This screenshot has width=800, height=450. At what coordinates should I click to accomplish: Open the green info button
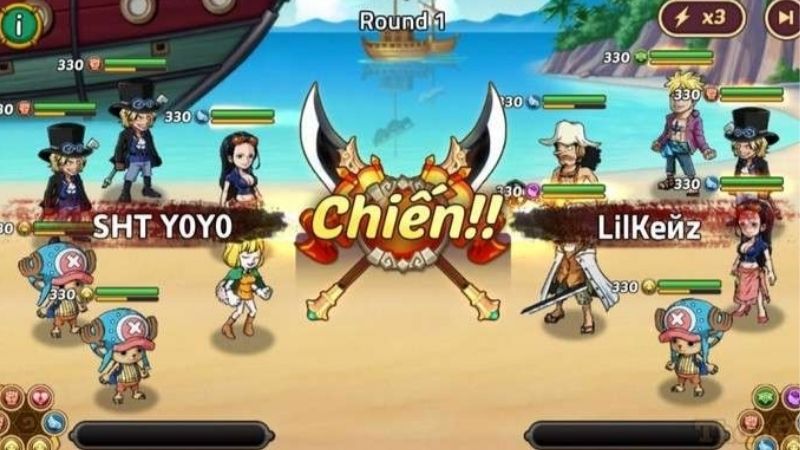pos(17,21)
